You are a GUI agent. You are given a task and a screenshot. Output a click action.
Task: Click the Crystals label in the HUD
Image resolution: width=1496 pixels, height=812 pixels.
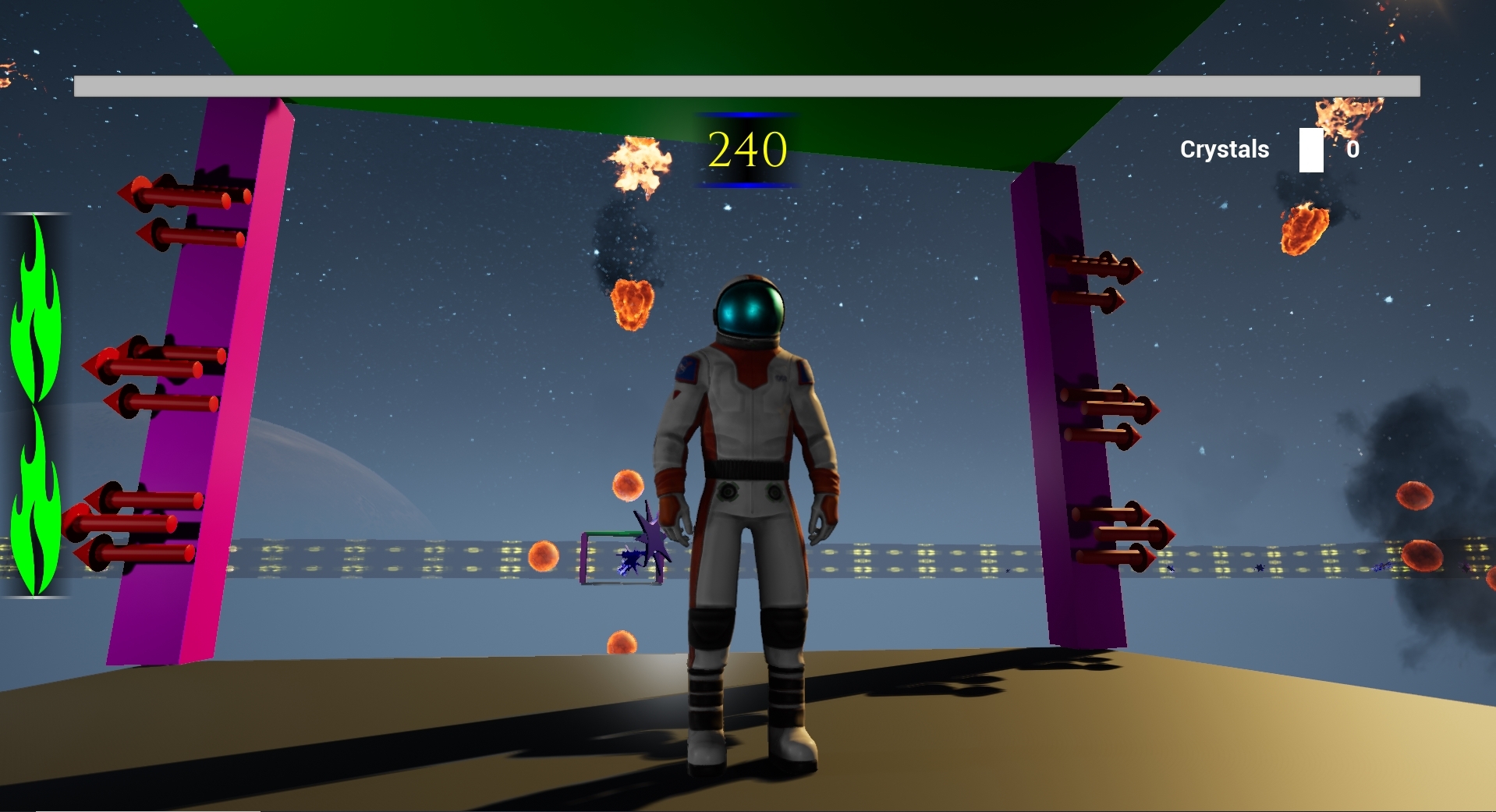(1225, 149)
